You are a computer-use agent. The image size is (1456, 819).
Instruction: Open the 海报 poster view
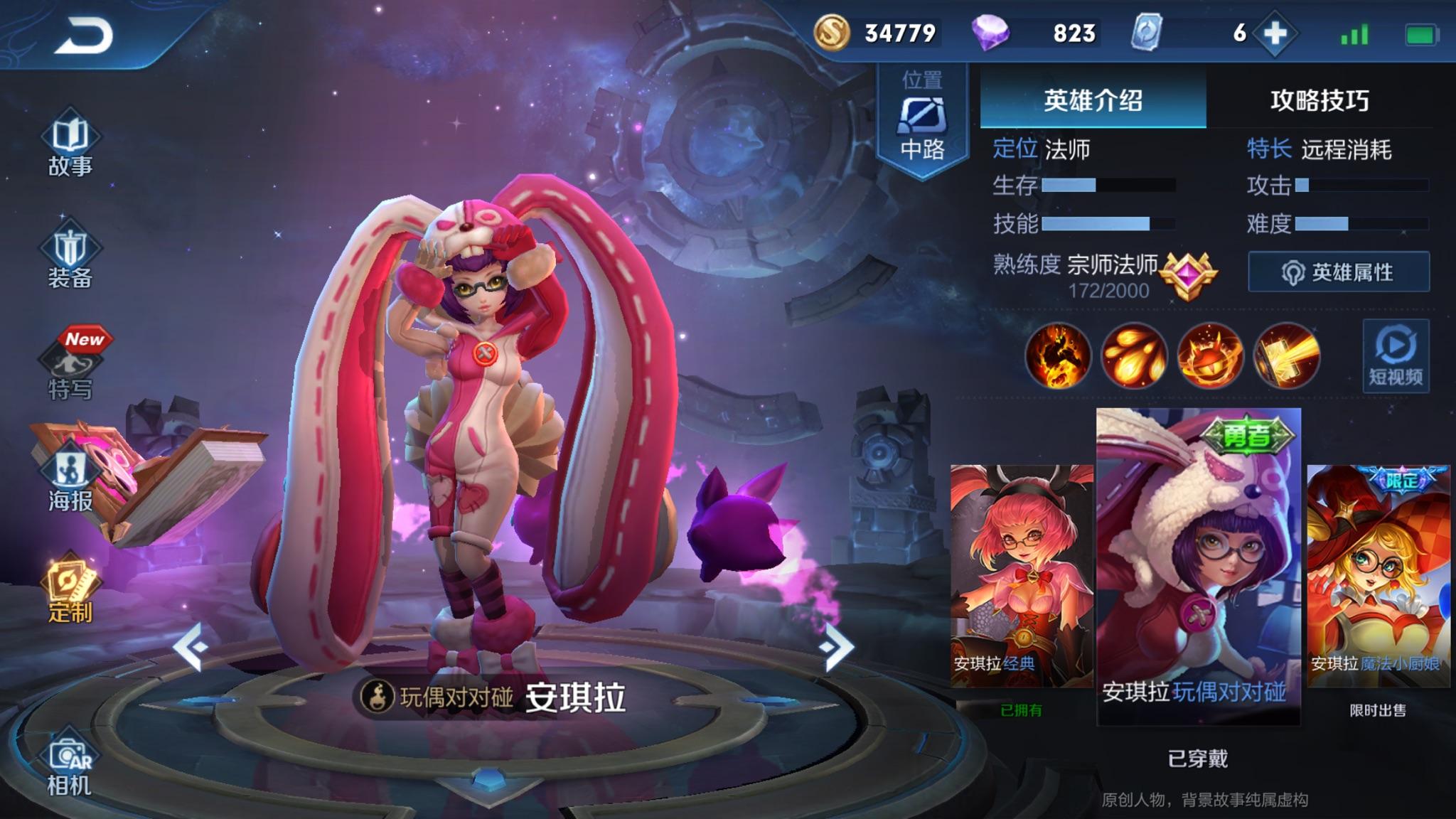tap(71, 479)
